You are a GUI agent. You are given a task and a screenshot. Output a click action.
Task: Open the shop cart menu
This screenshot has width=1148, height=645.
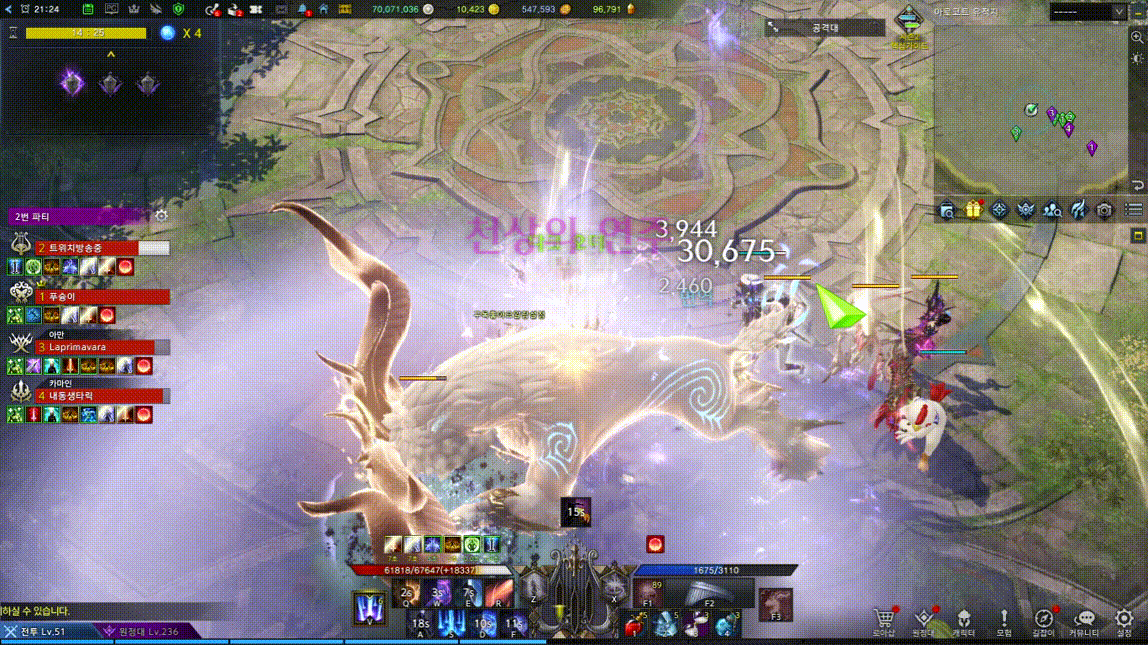coord(883,621)
